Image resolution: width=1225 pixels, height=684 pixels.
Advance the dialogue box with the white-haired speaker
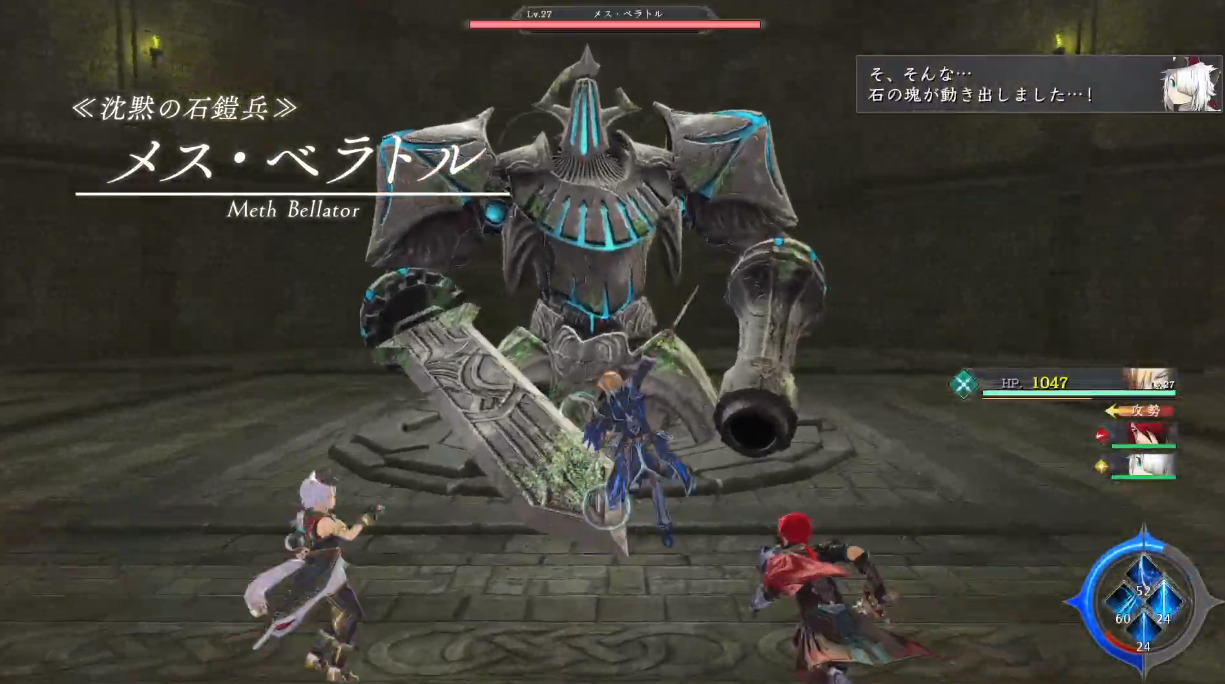click(x=1038, y=84)
